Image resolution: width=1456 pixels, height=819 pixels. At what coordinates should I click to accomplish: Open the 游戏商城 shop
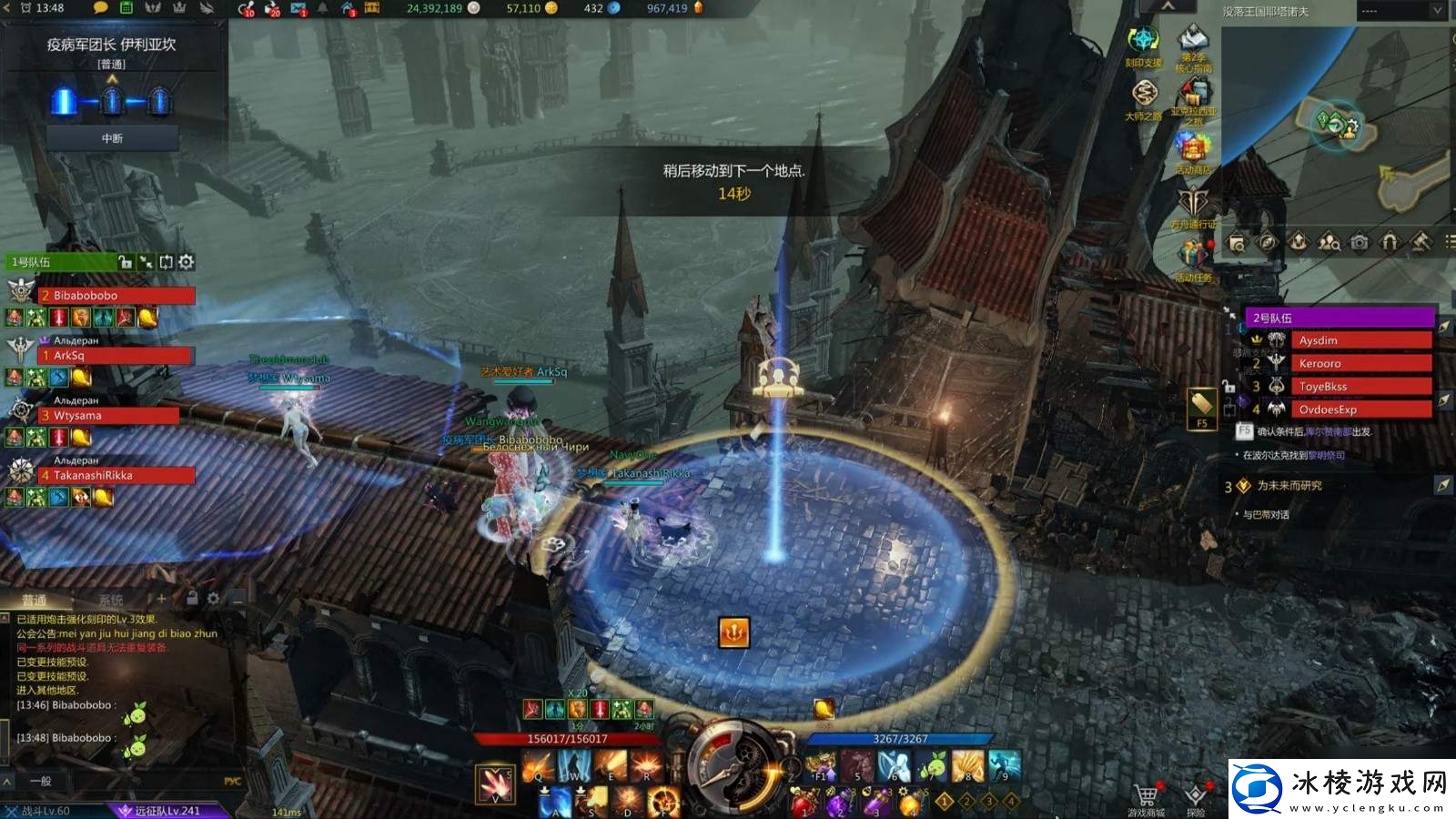click(1146, 797)
